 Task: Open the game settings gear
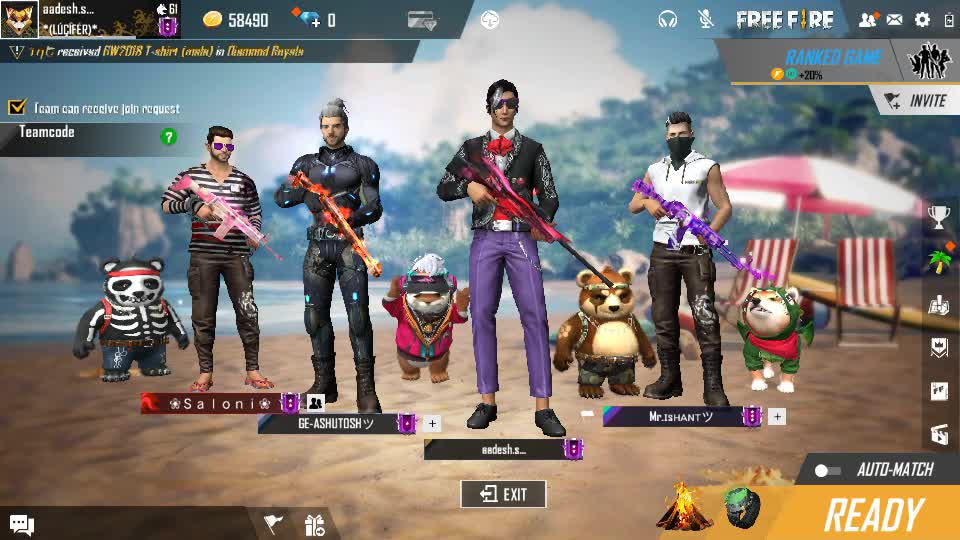point(922,19)
